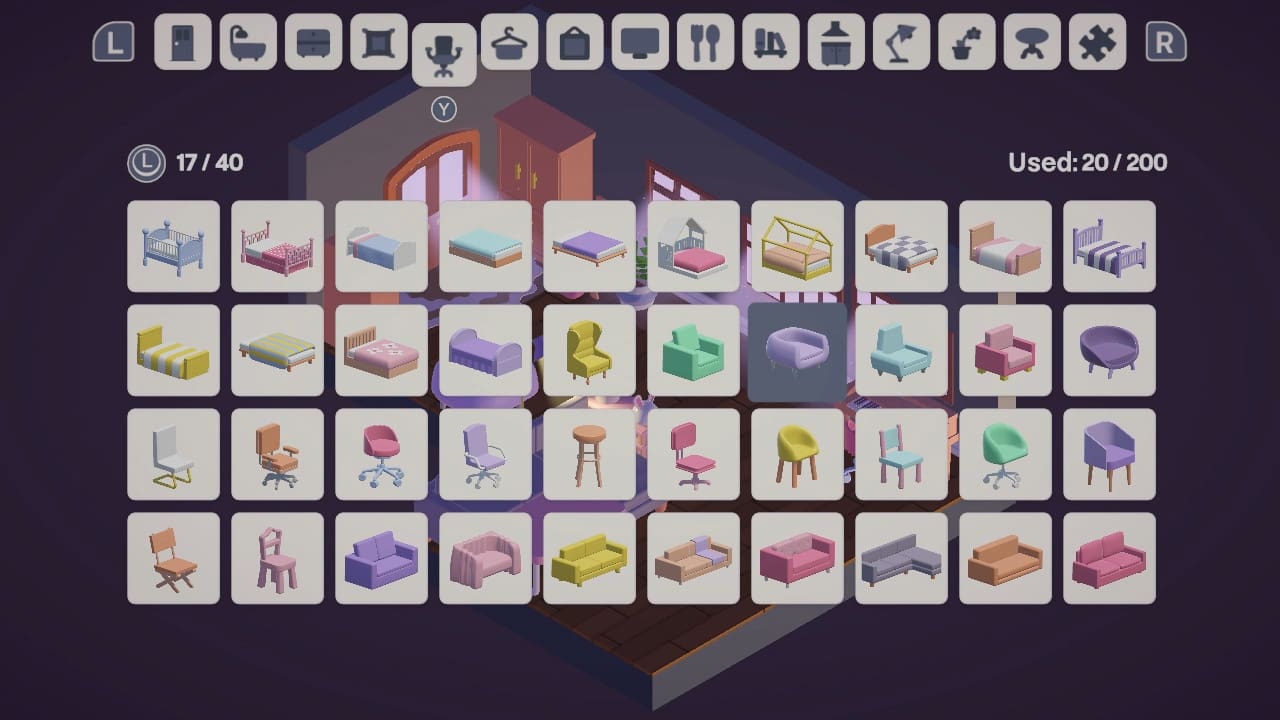Pick the blue crib thumbnail
1280x720 pixels.
click(173, 247)
